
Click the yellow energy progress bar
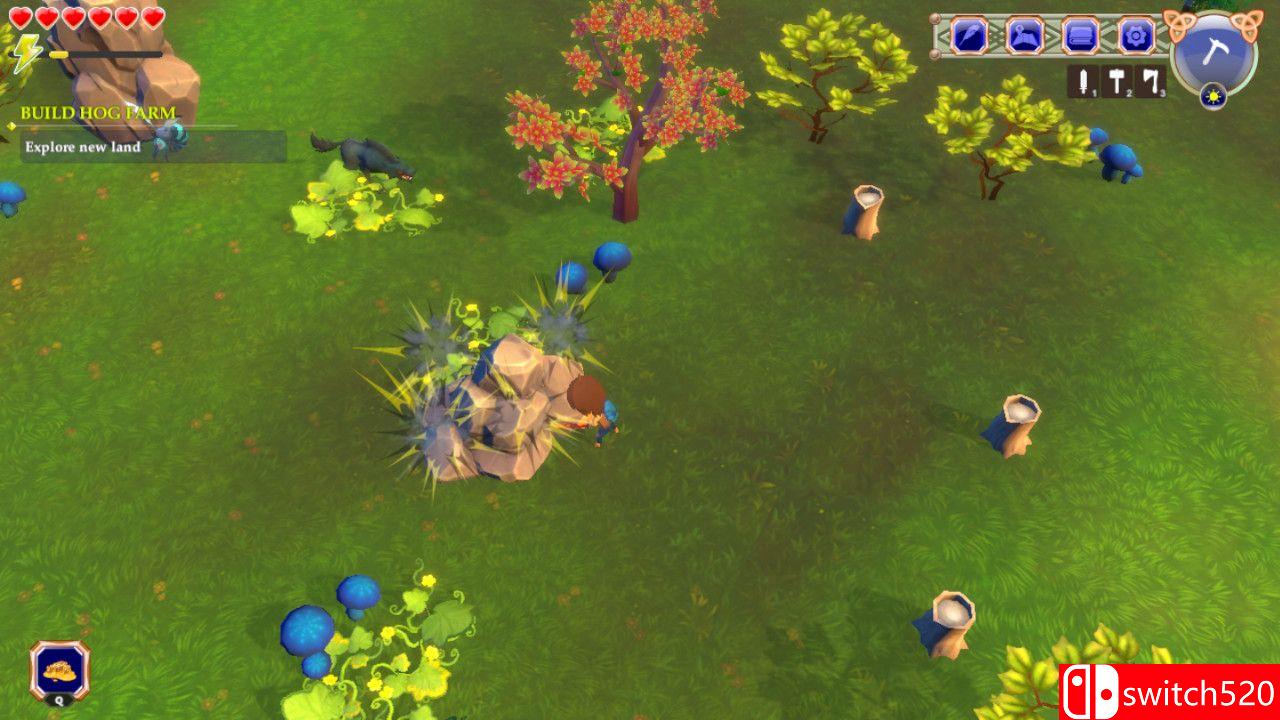coord(60,56)
